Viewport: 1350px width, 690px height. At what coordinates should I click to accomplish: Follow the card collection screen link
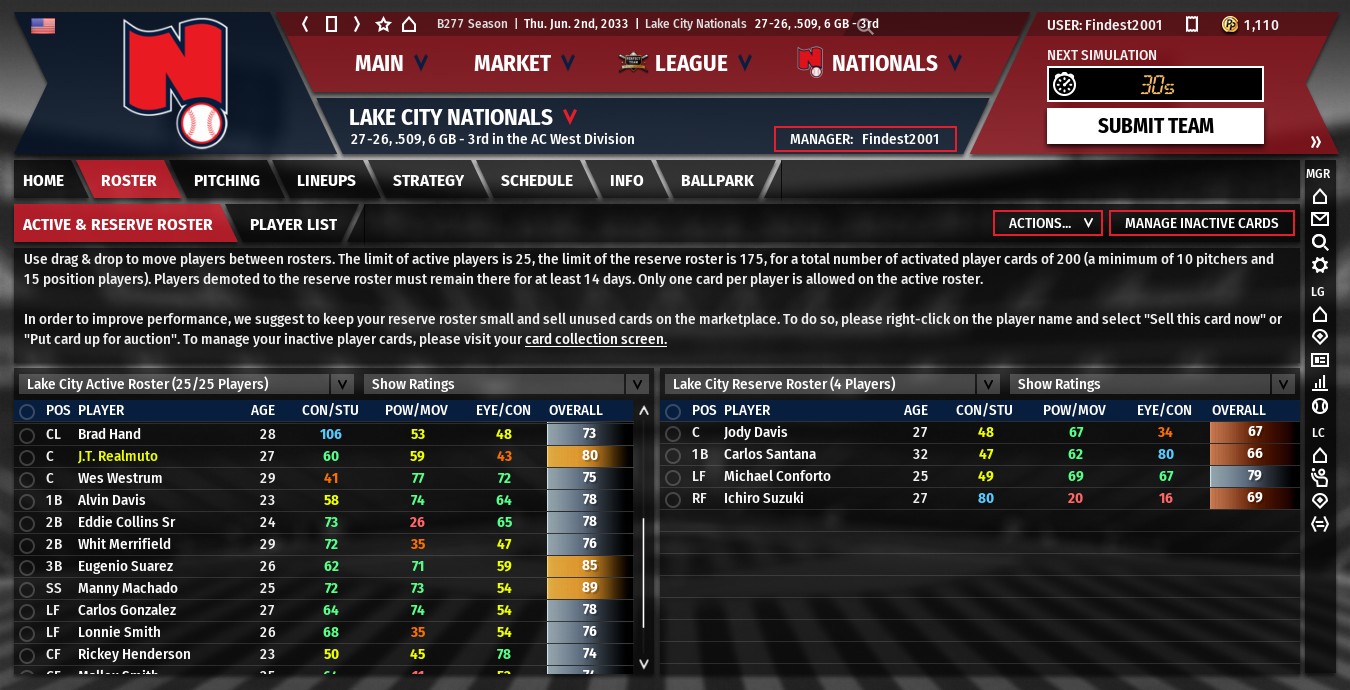[x=596, y=340]
